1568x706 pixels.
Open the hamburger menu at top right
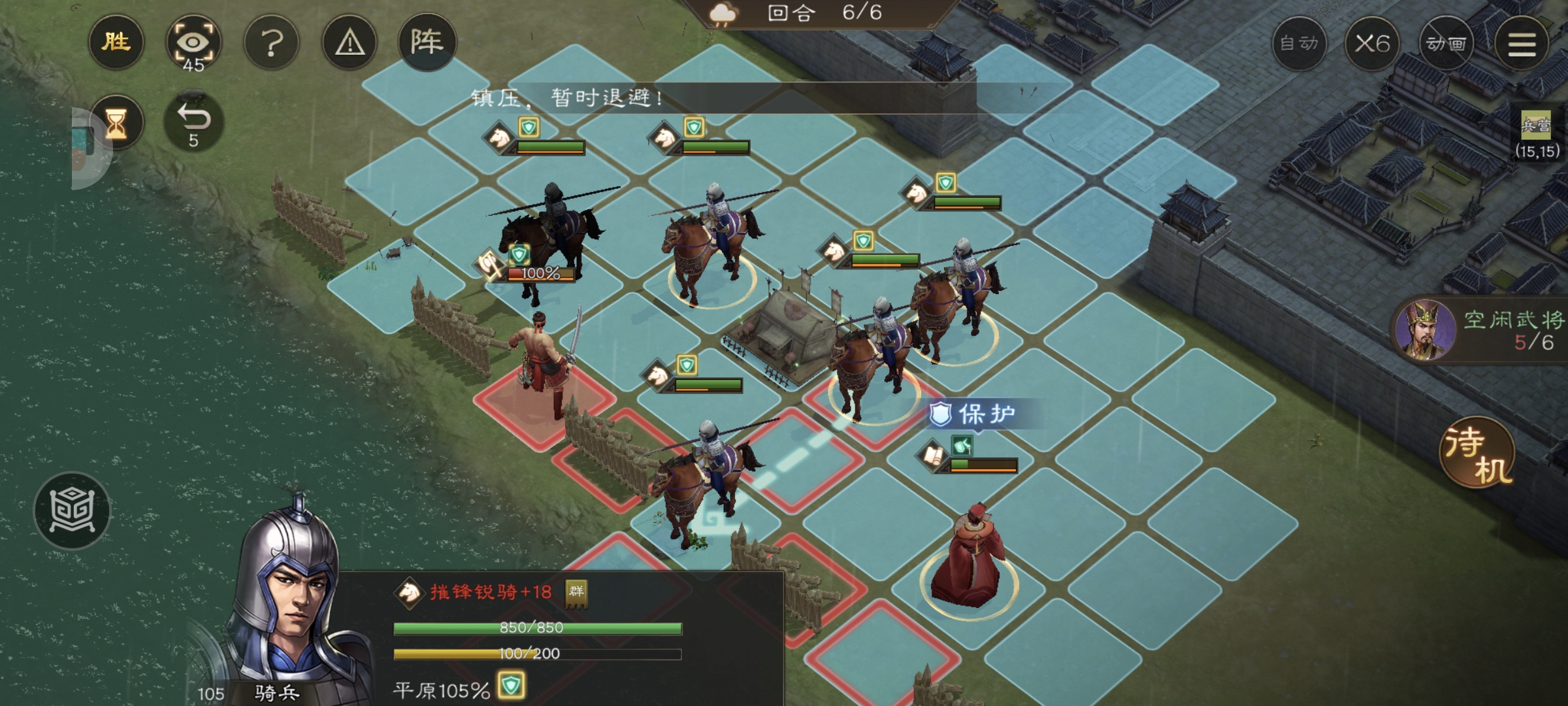1522,44
